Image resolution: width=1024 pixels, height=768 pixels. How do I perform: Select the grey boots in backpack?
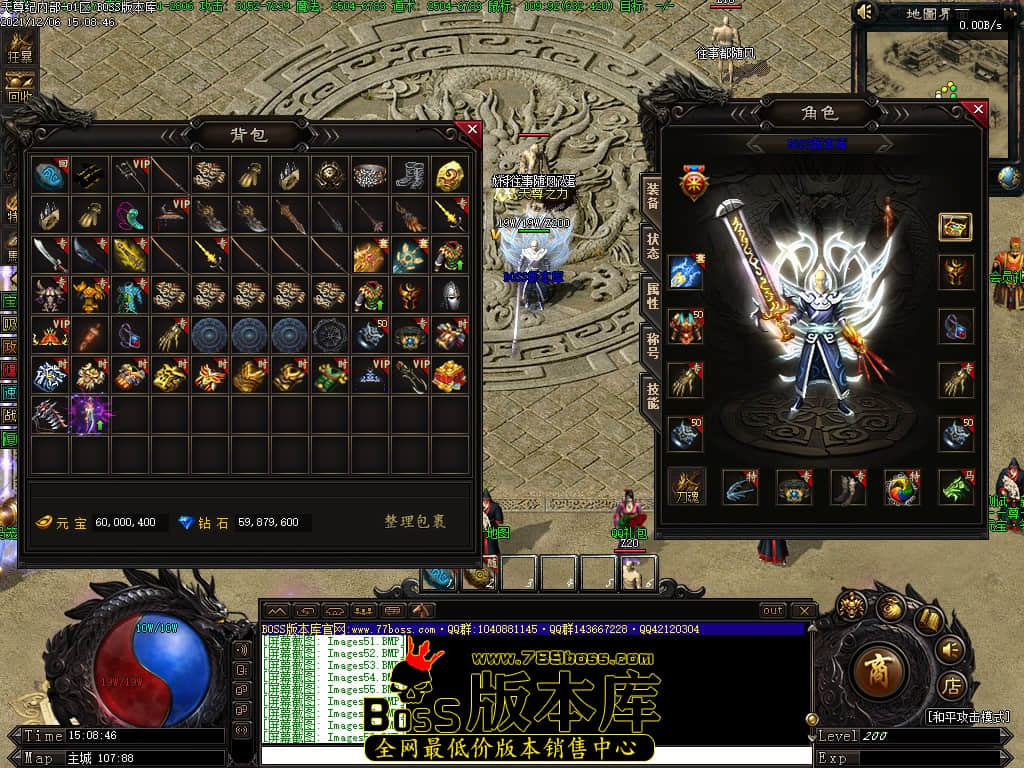coord(410,175)
